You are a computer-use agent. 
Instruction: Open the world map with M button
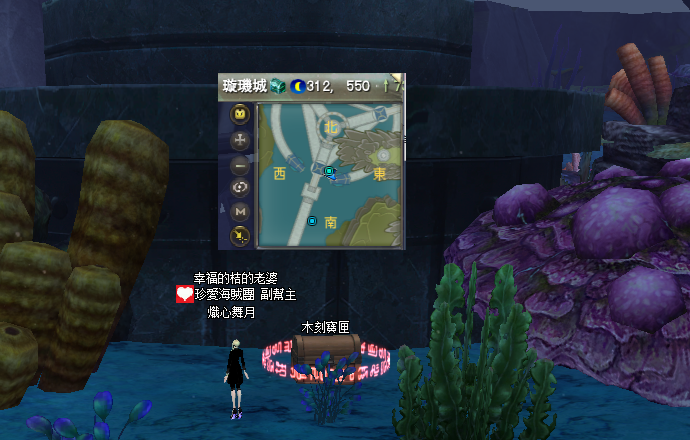coord(240,212)
